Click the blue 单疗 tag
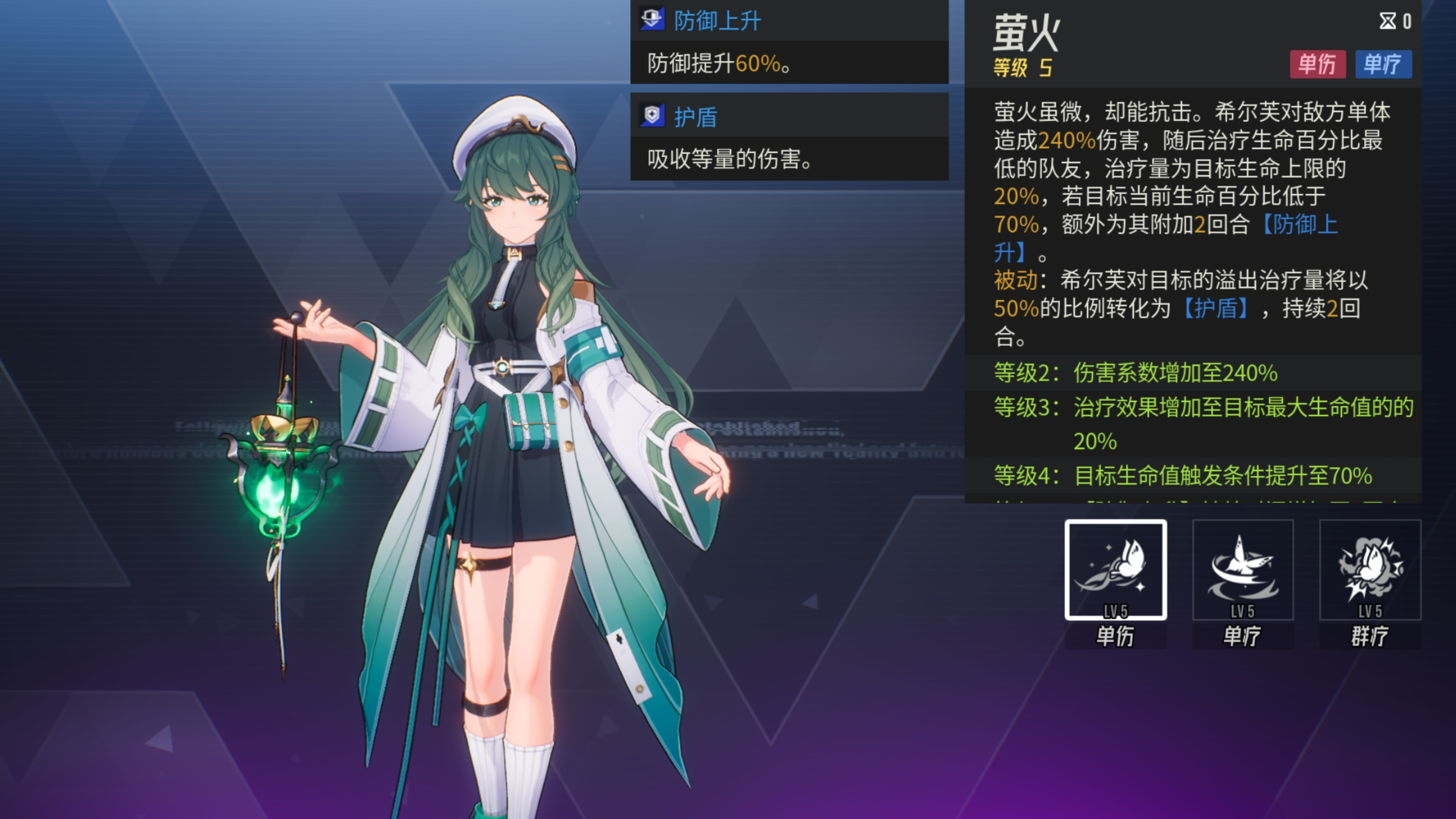Screen dimensions: 1456x819 point(1382,64)
